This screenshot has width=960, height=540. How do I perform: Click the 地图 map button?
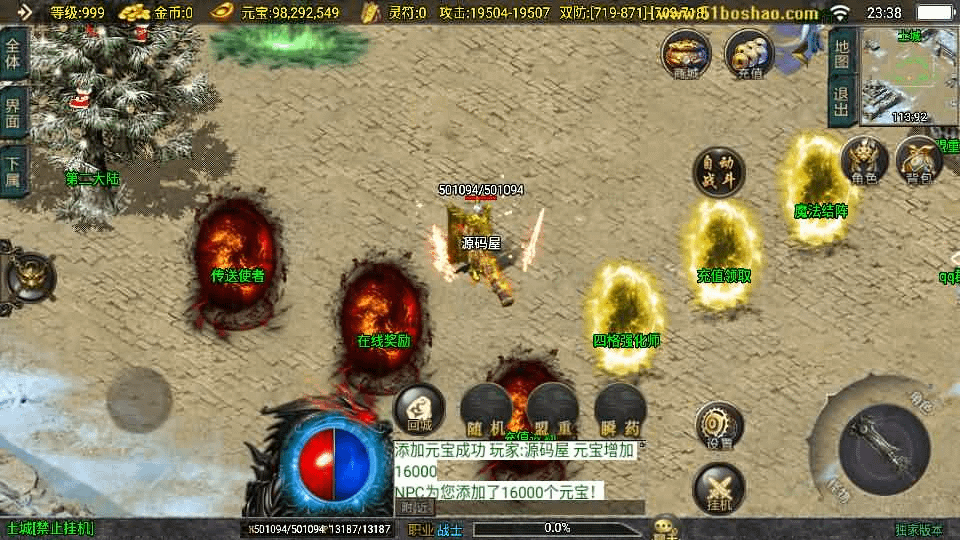842,52
